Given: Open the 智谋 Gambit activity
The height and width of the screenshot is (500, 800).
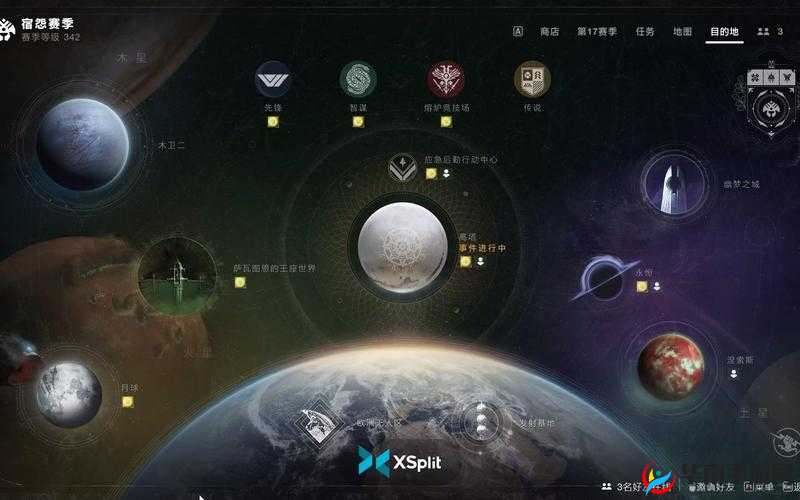Looking at the screenshot, I should pos(357,79).
